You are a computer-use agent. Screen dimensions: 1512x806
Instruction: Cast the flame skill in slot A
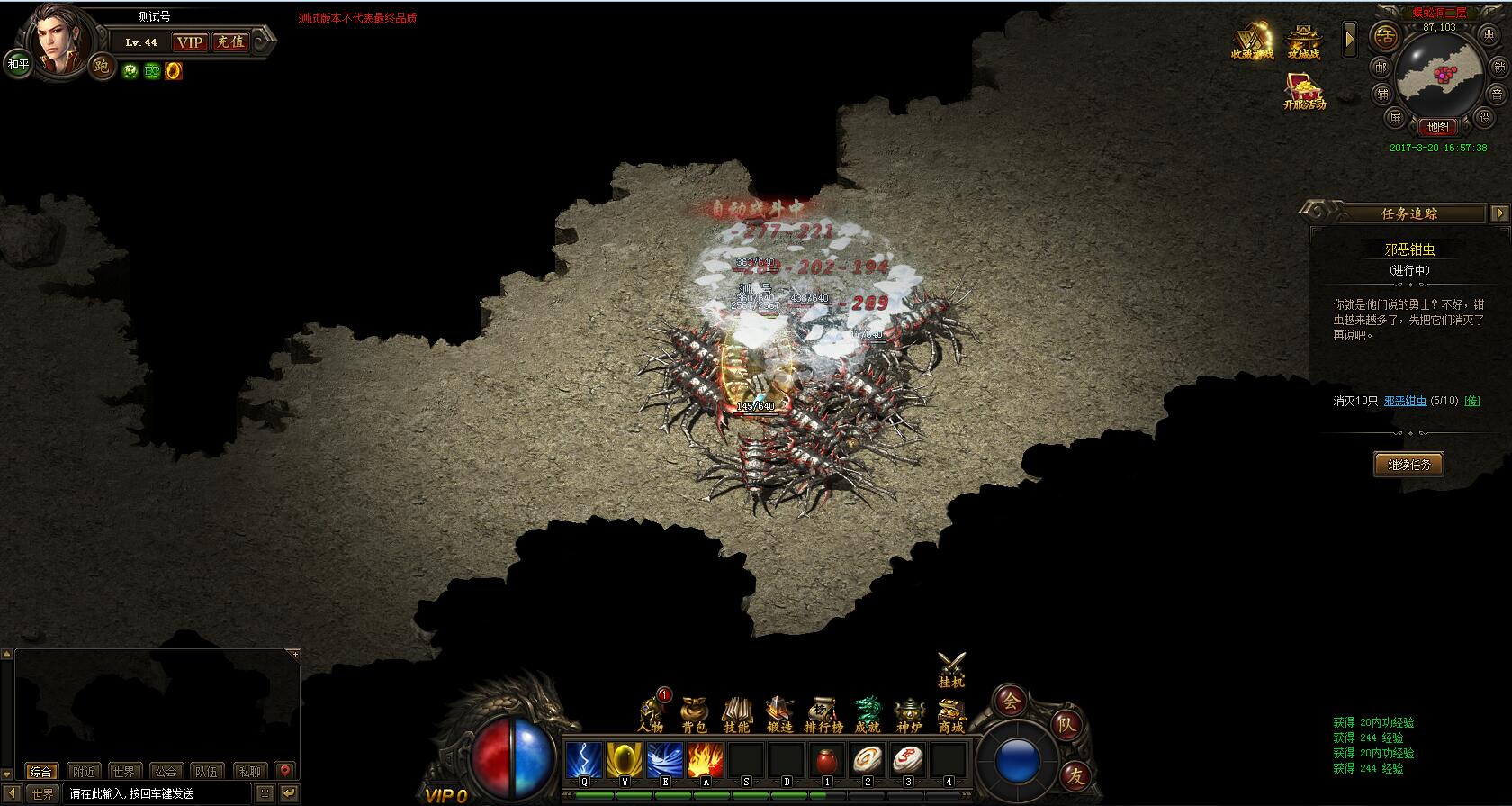[x=706, y=760]
